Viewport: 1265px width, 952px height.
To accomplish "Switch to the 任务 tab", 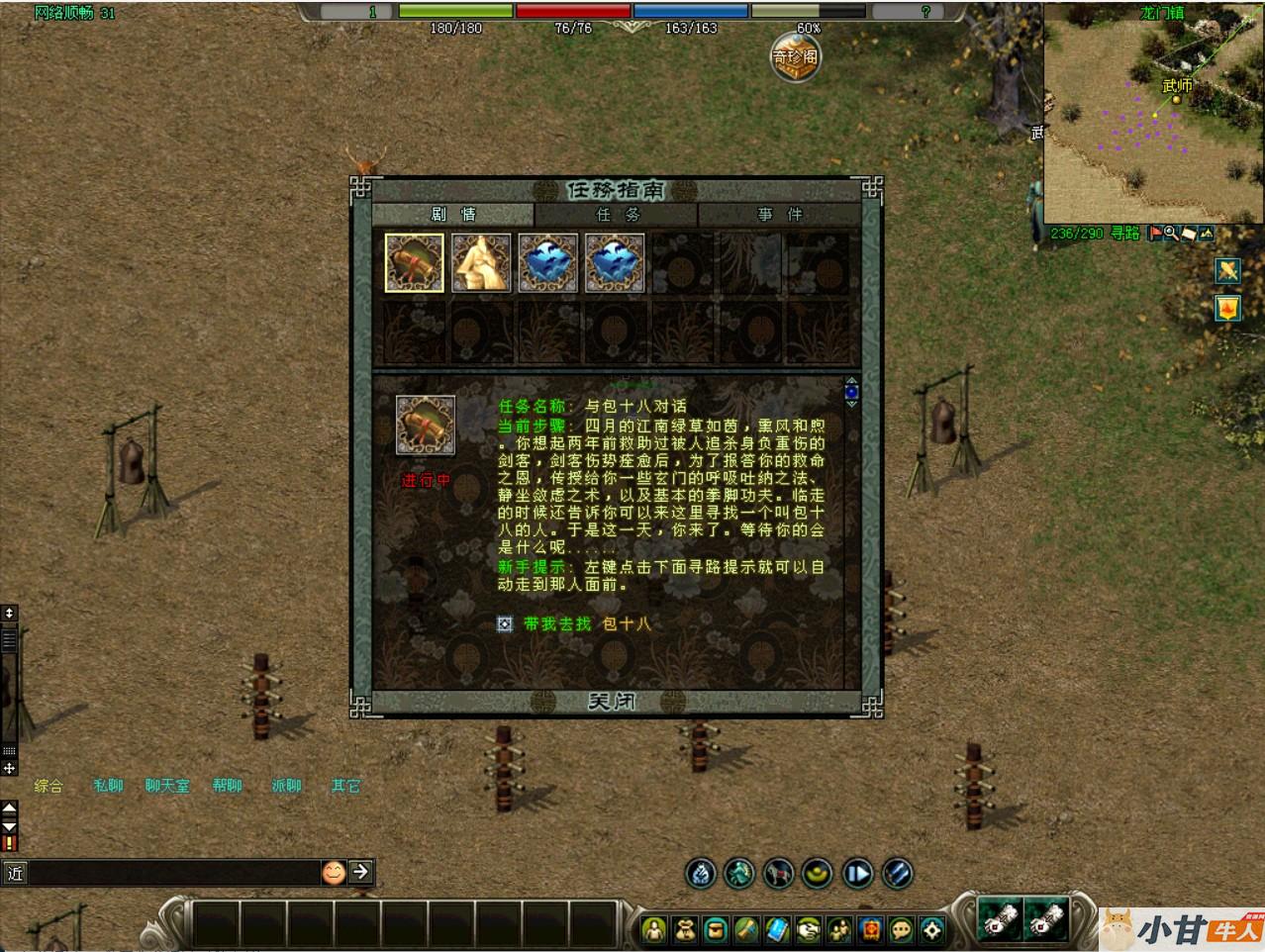I will point(617,215).
